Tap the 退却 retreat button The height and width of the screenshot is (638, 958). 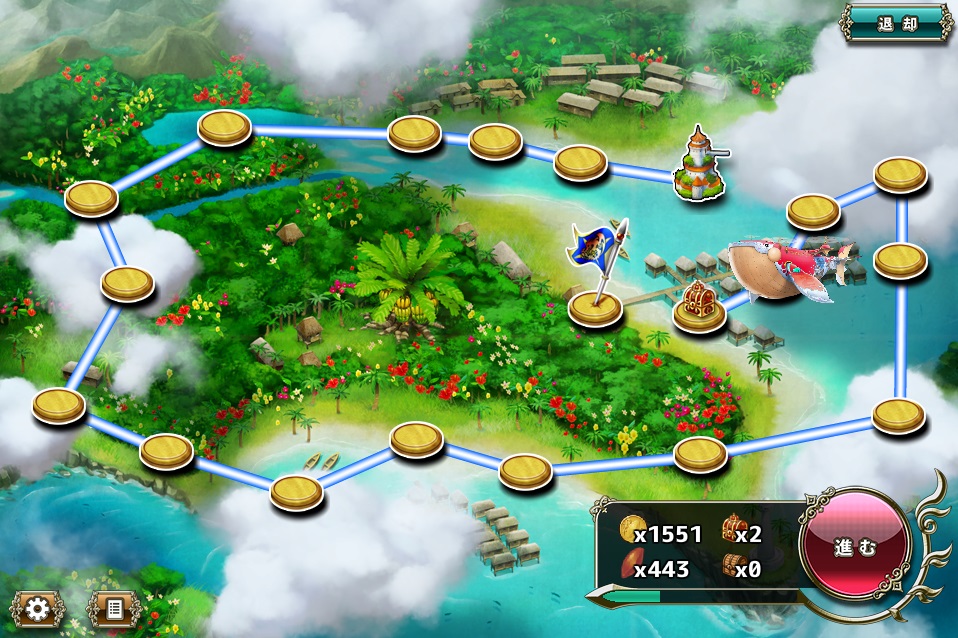pos(895,22)
